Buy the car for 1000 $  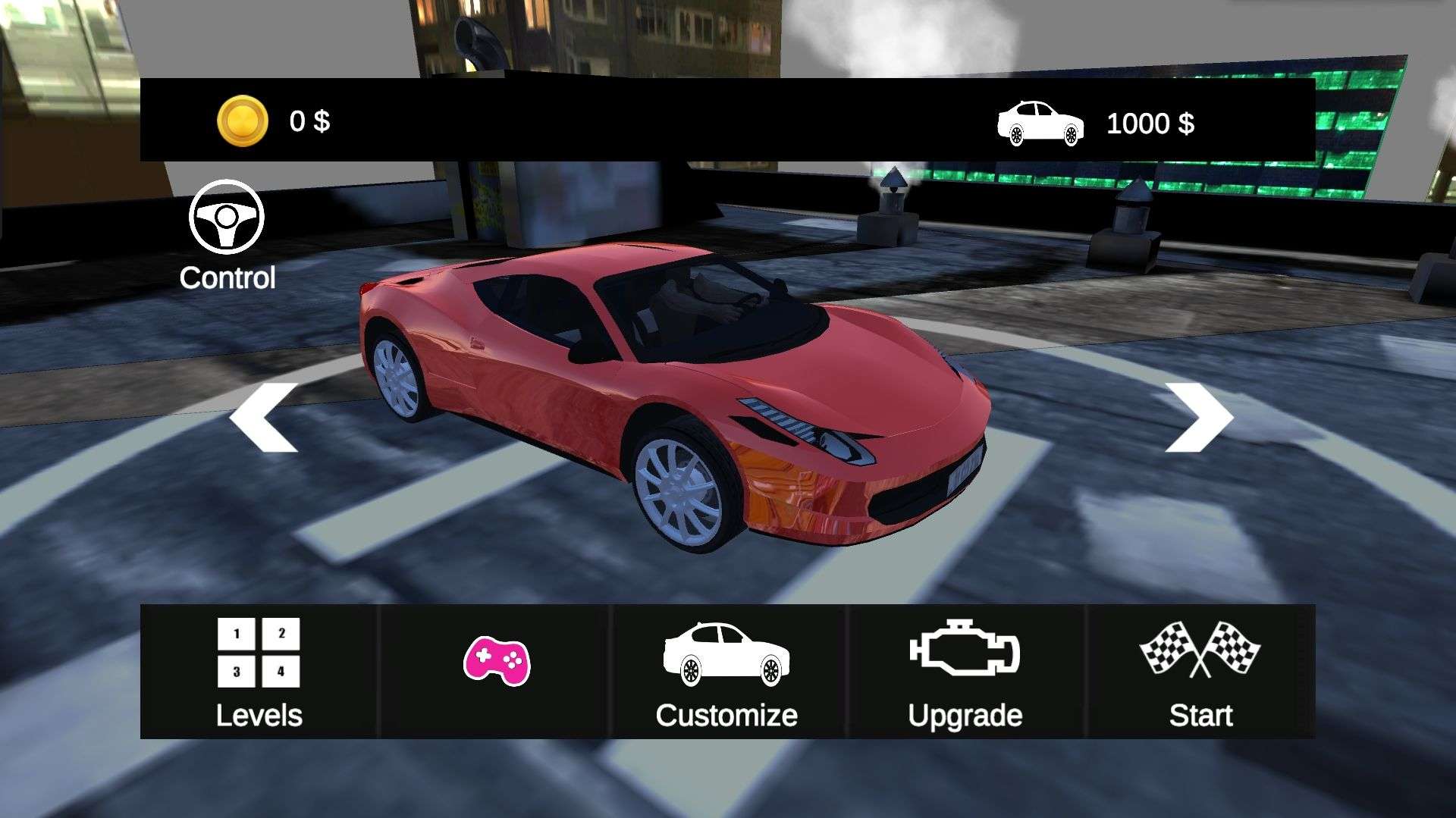point(1096,124)
